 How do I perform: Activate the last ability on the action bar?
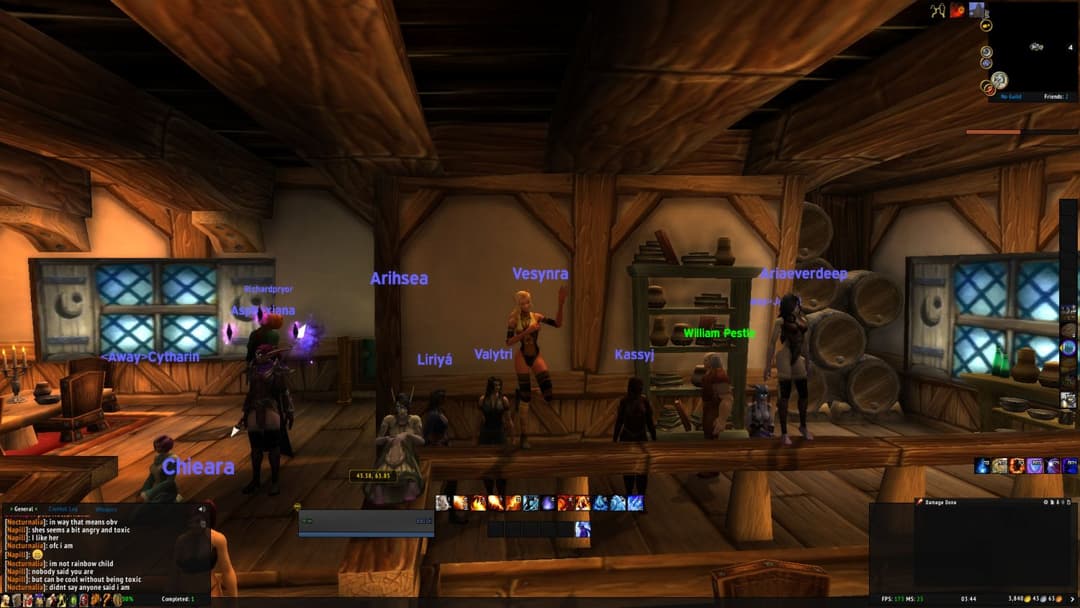[635, 503]
